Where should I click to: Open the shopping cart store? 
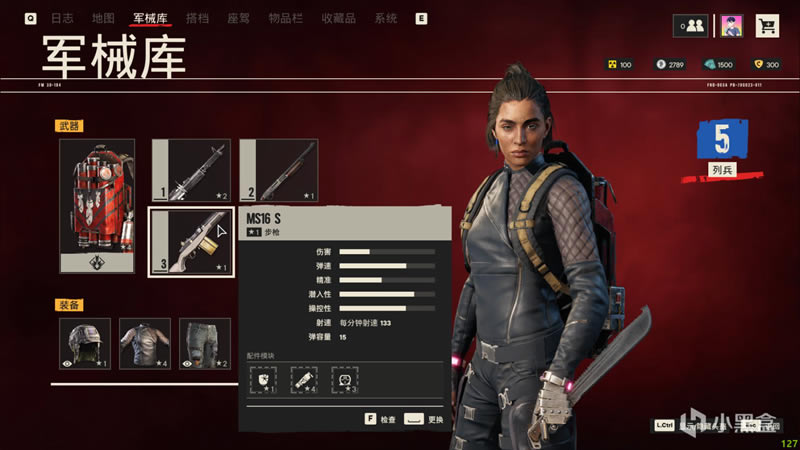coord(767,26)
